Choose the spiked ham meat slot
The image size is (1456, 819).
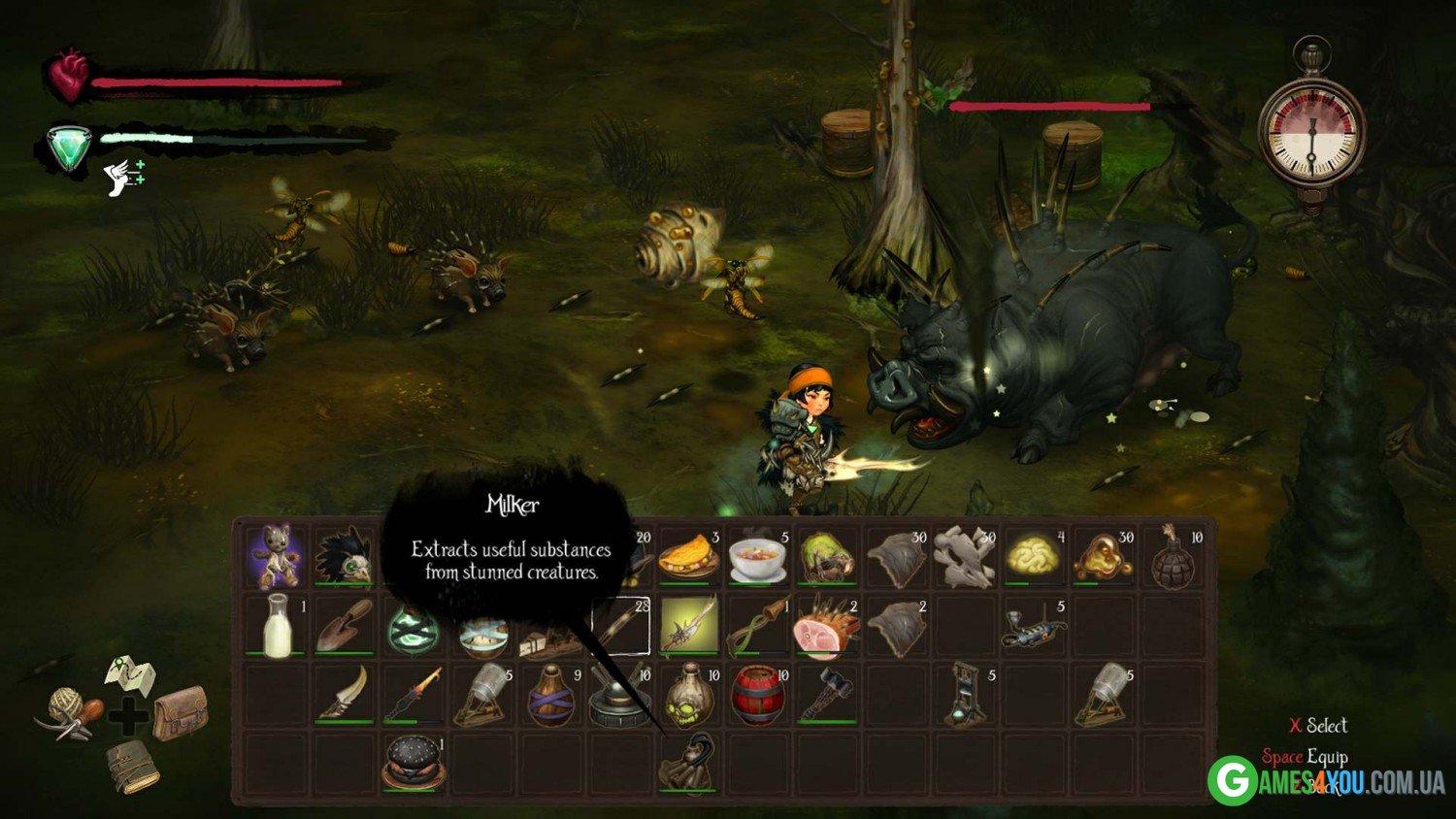tap(825, 628)
